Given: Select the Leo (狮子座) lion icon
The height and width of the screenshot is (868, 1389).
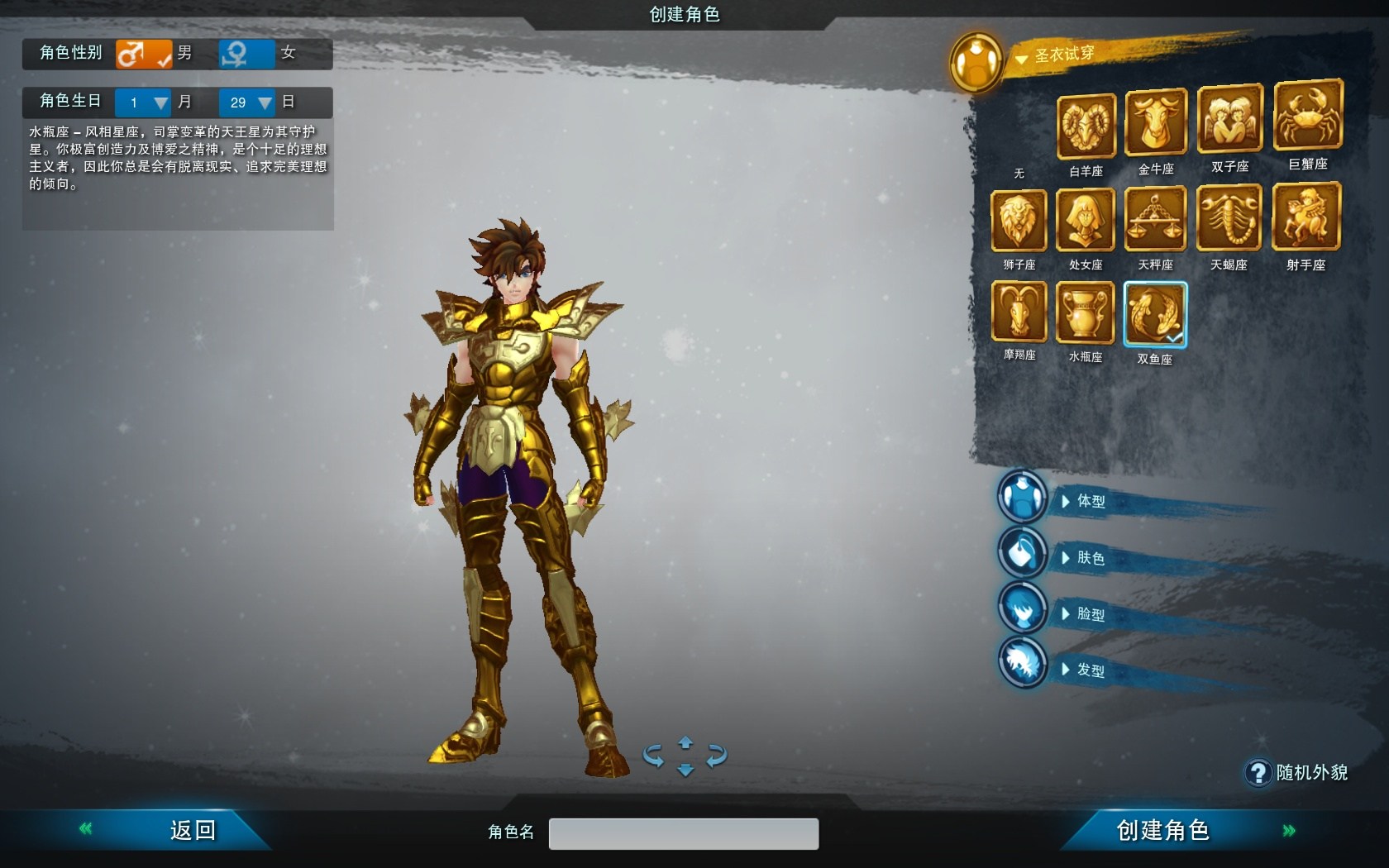Looking at the screenshot, I should [1019, 221].
